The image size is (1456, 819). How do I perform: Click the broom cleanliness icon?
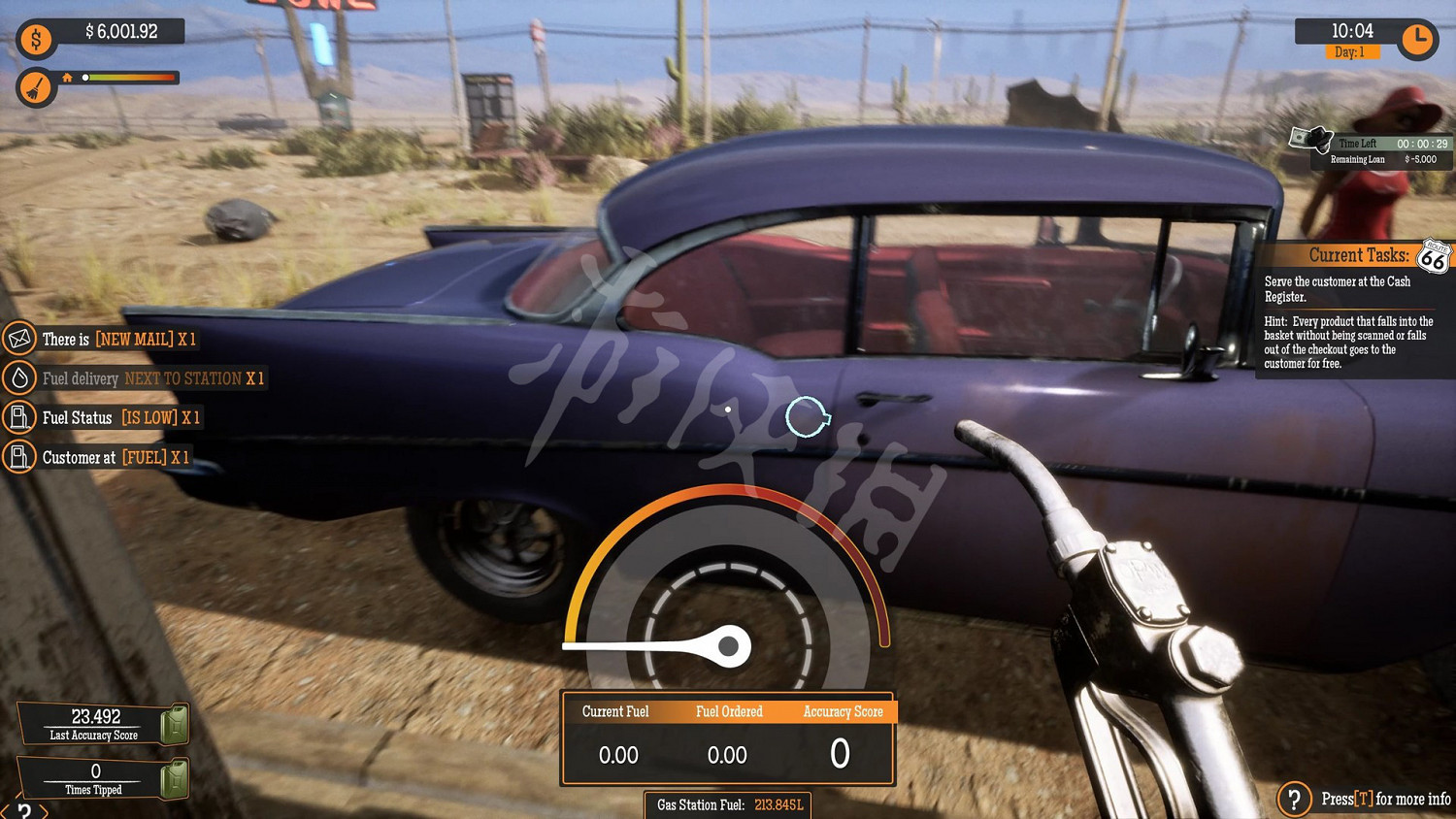tap(36, 88)
